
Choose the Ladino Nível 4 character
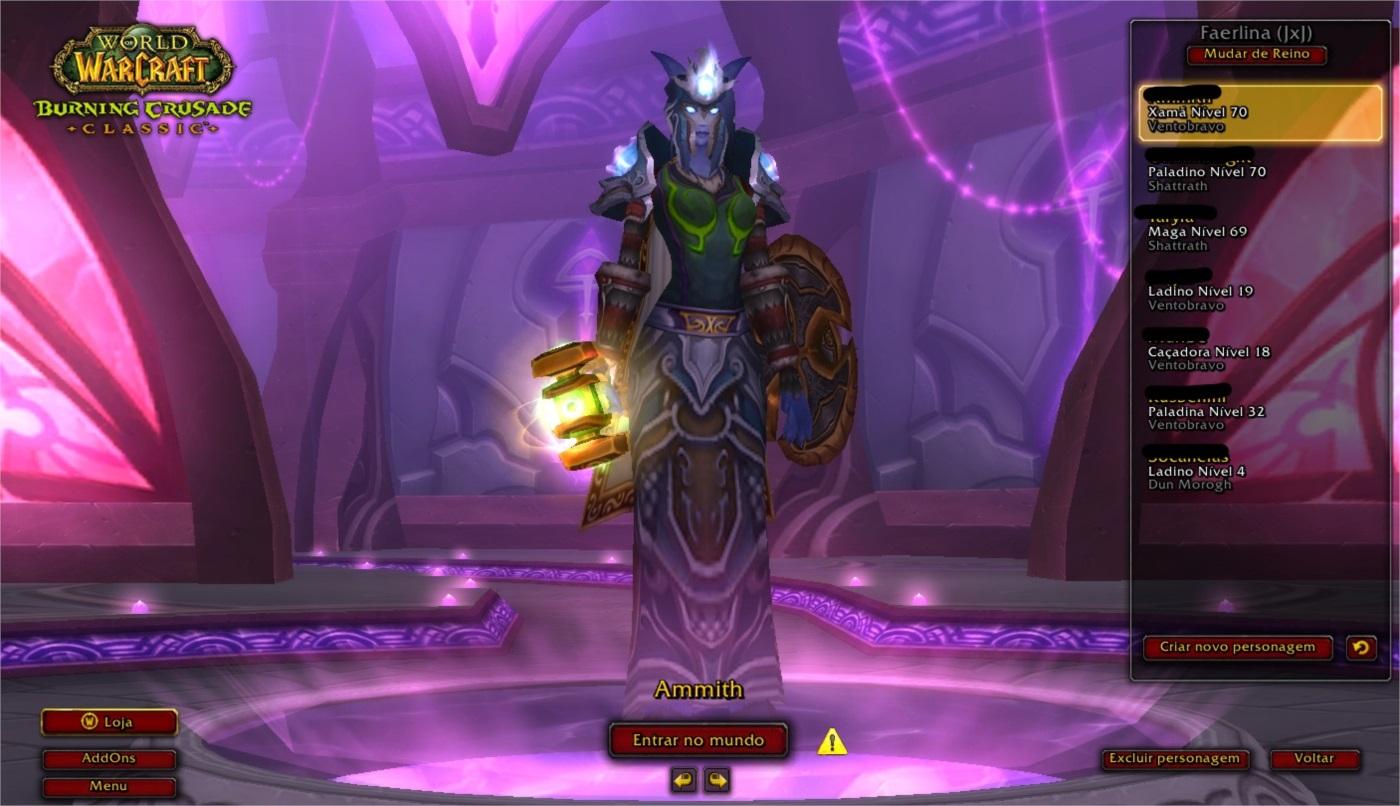click(1260, 471)
